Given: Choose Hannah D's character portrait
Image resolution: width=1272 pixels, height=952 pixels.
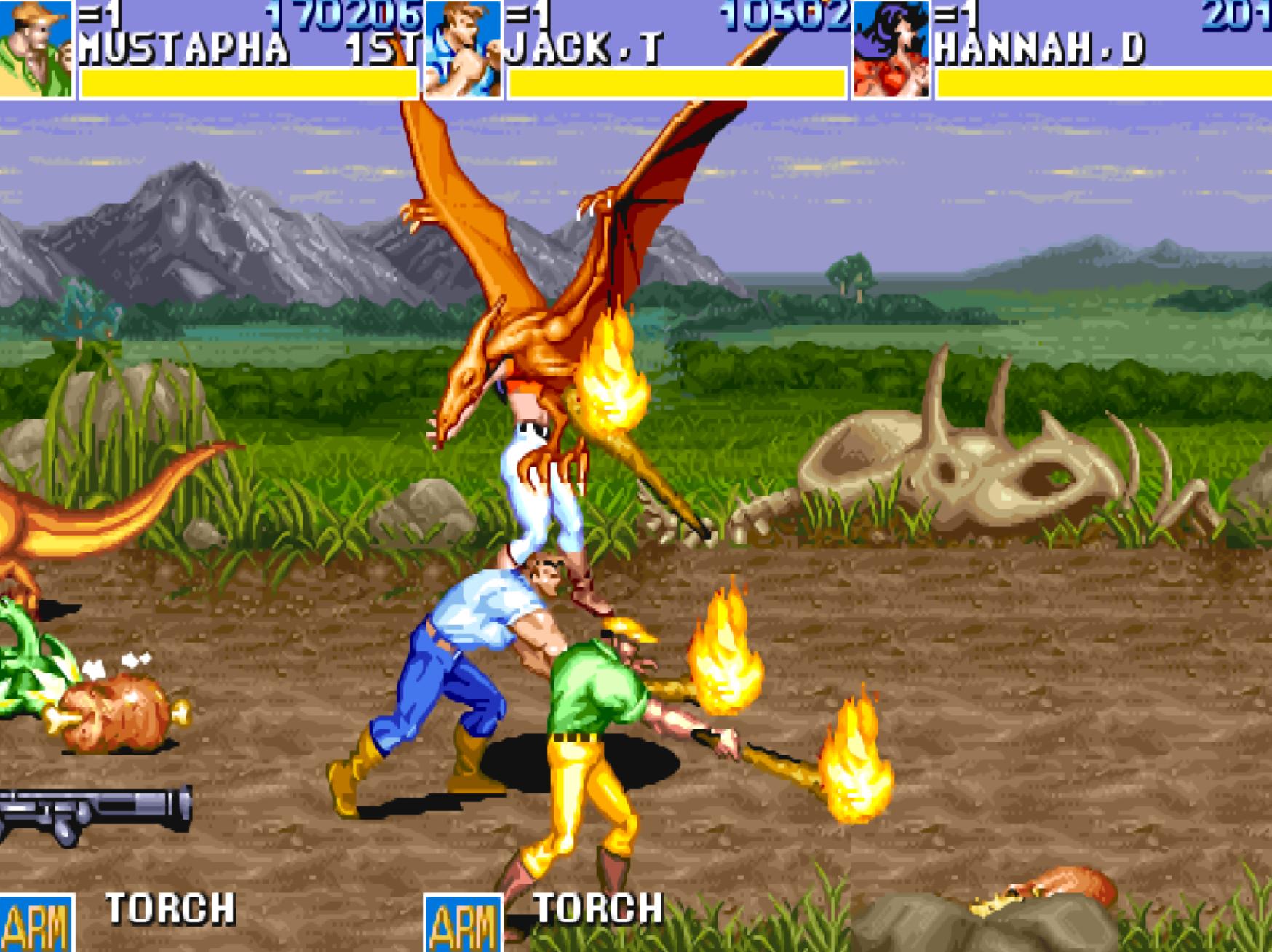Looking at the screenshot, I should point(891,49).
